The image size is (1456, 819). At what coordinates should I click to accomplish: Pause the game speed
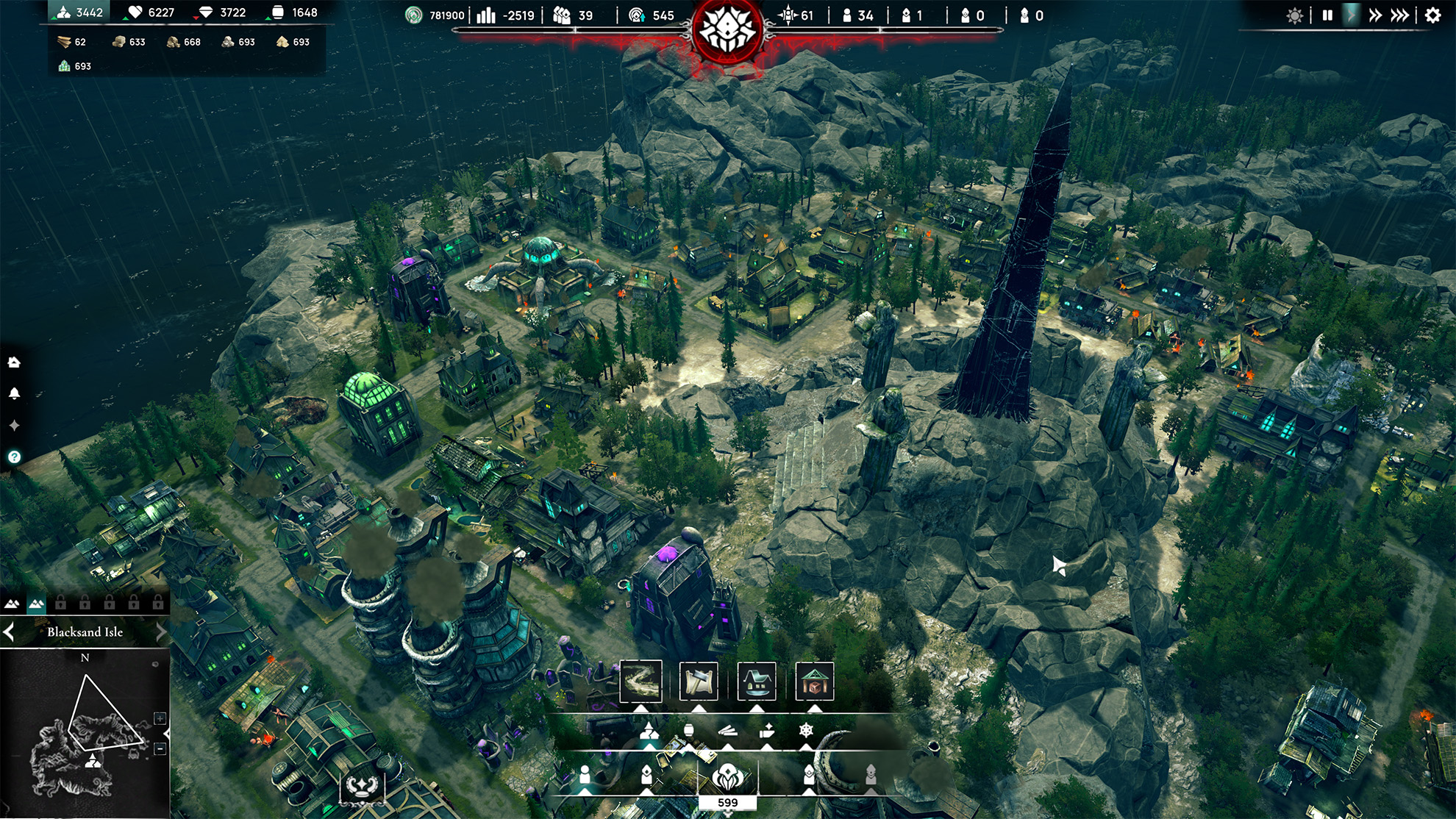(x=1327, y=15)
